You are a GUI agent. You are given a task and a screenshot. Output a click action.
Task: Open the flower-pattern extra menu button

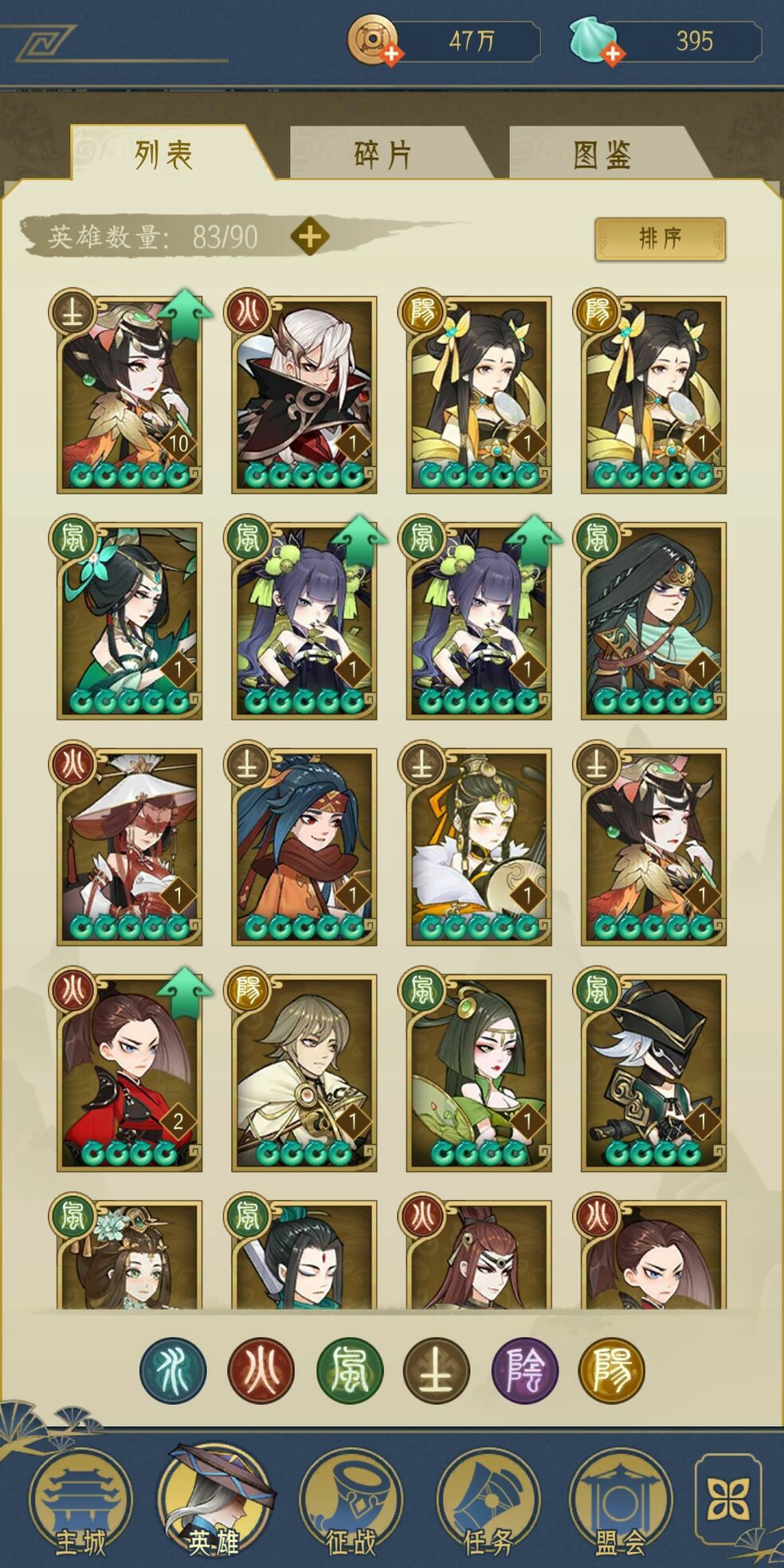click(x=728, y=1498)
